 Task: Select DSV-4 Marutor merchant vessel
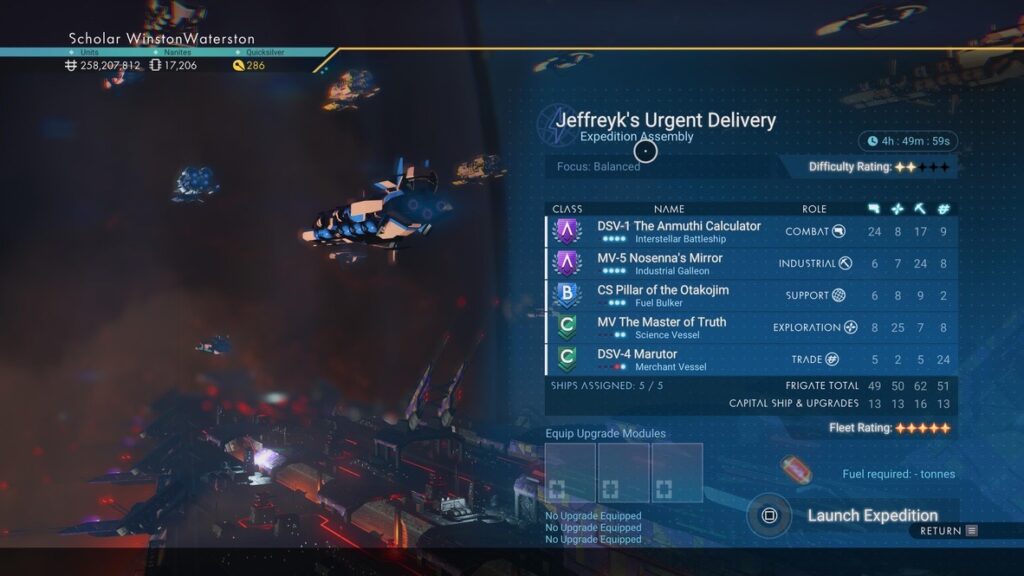coord(637,360)
